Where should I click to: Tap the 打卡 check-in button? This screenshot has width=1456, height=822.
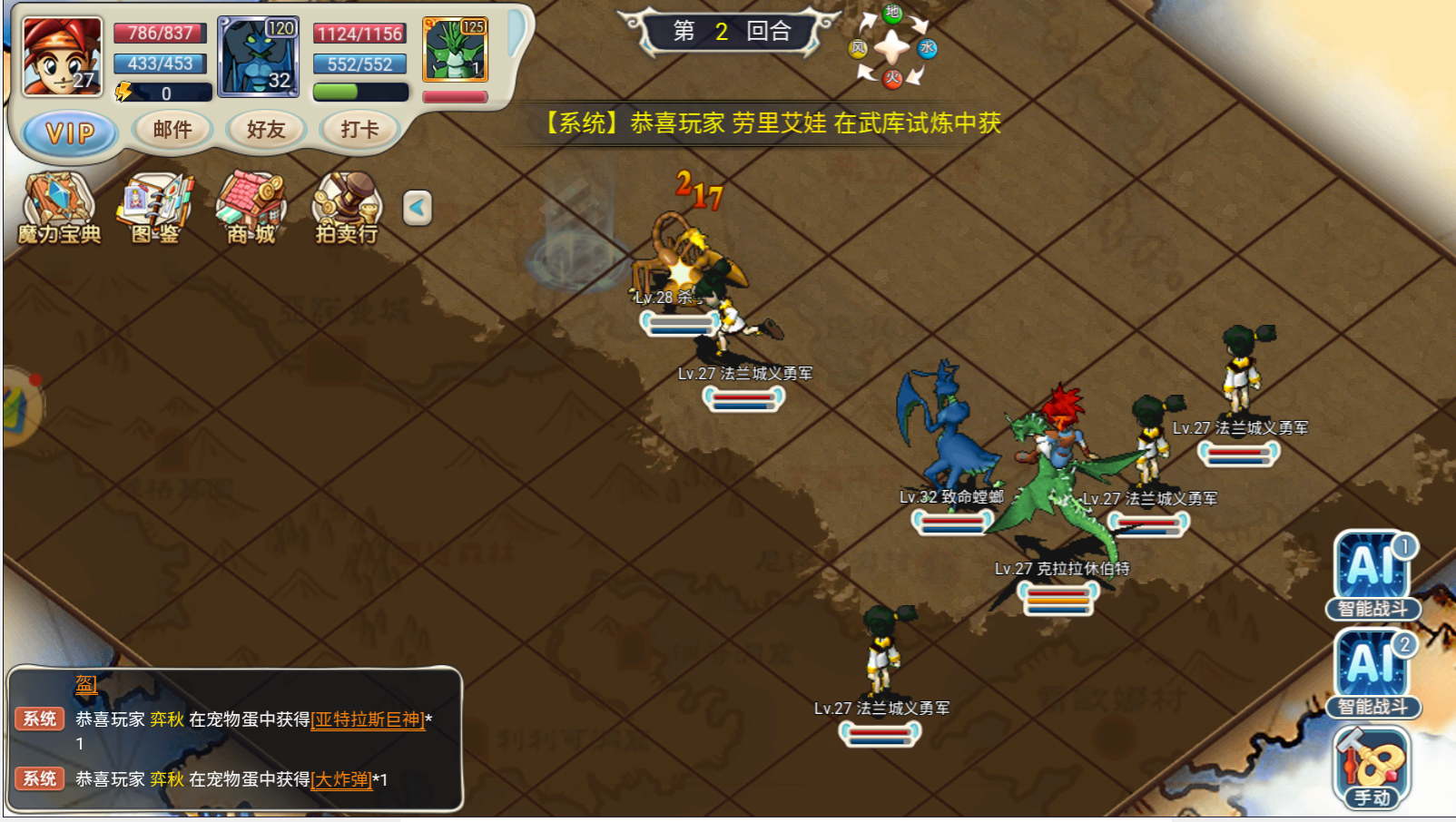(x=359, y=130)
